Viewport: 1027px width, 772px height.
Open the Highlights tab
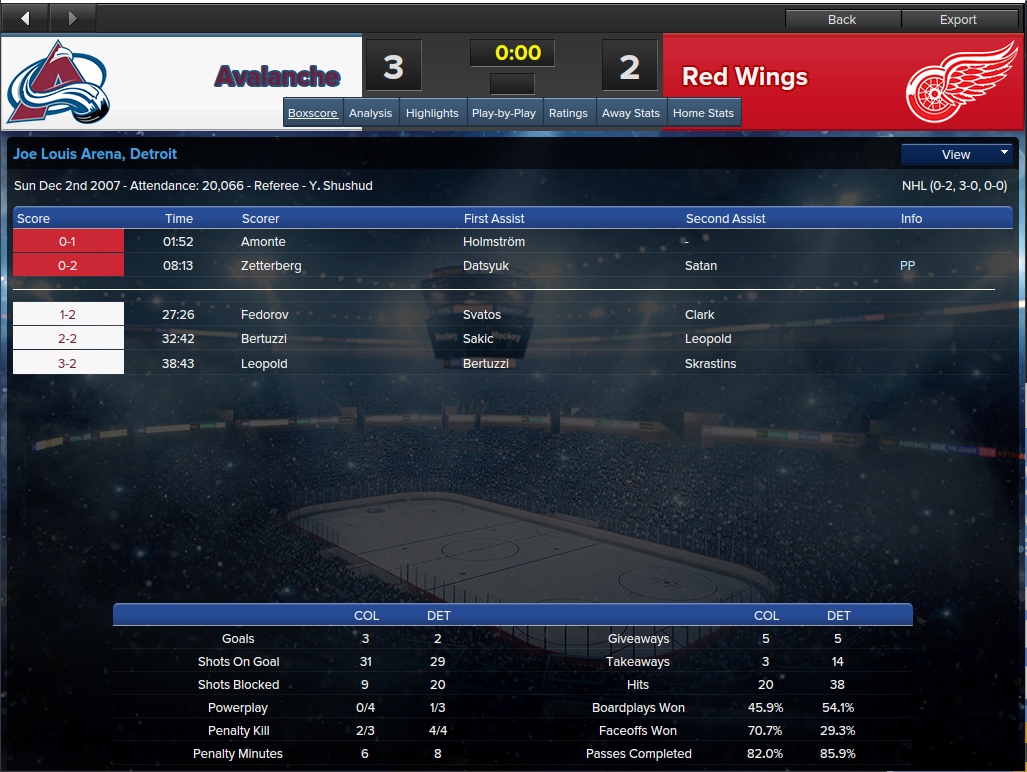[x=432, y=113]
